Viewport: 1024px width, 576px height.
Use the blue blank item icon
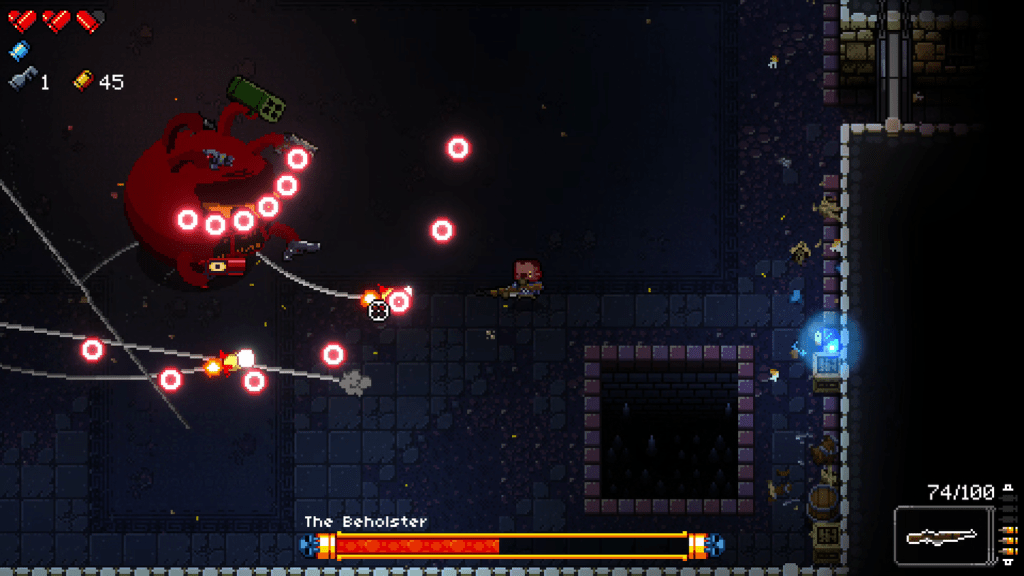[x=19, y=50]
